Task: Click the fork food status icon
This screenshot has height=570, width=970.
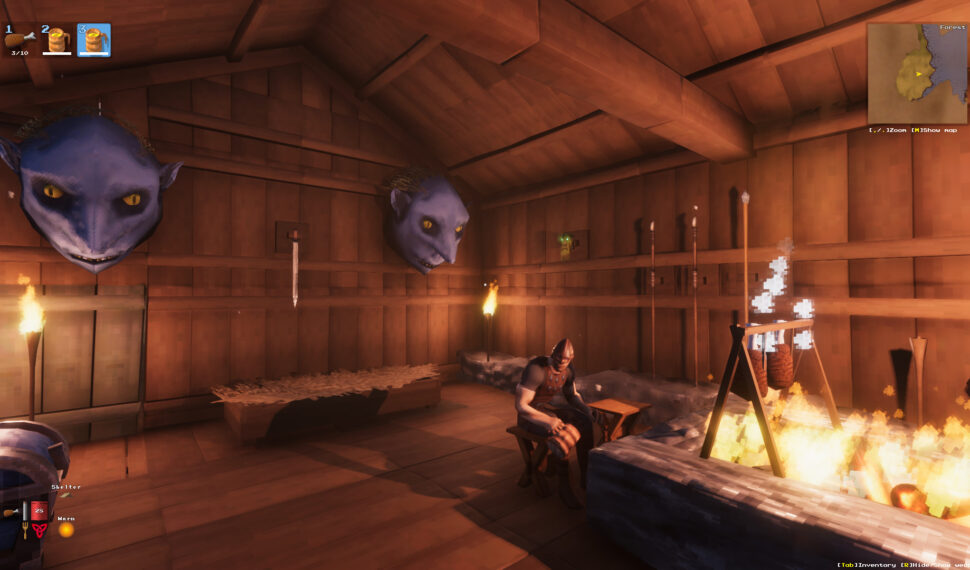Action: point(25,529)
